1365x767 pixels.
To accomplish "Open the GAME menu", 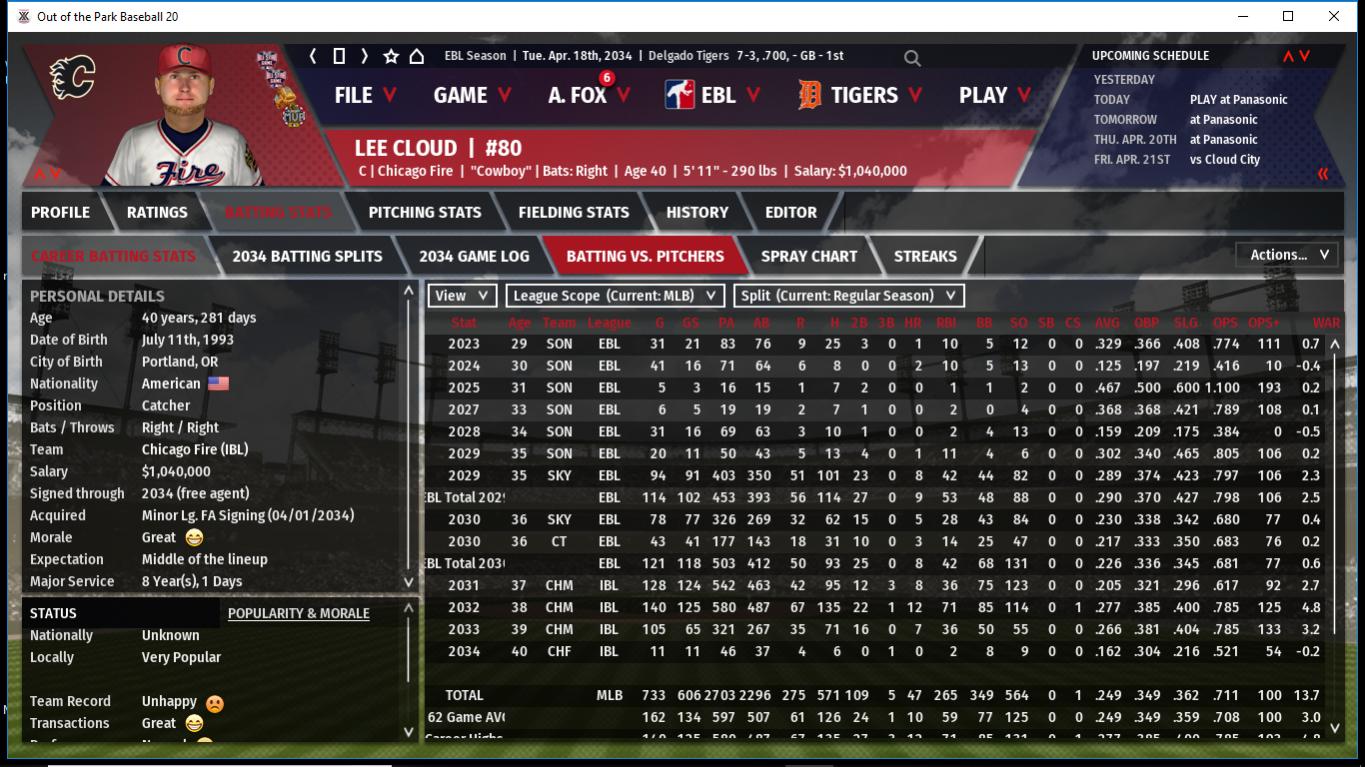I will coord(471,95).
